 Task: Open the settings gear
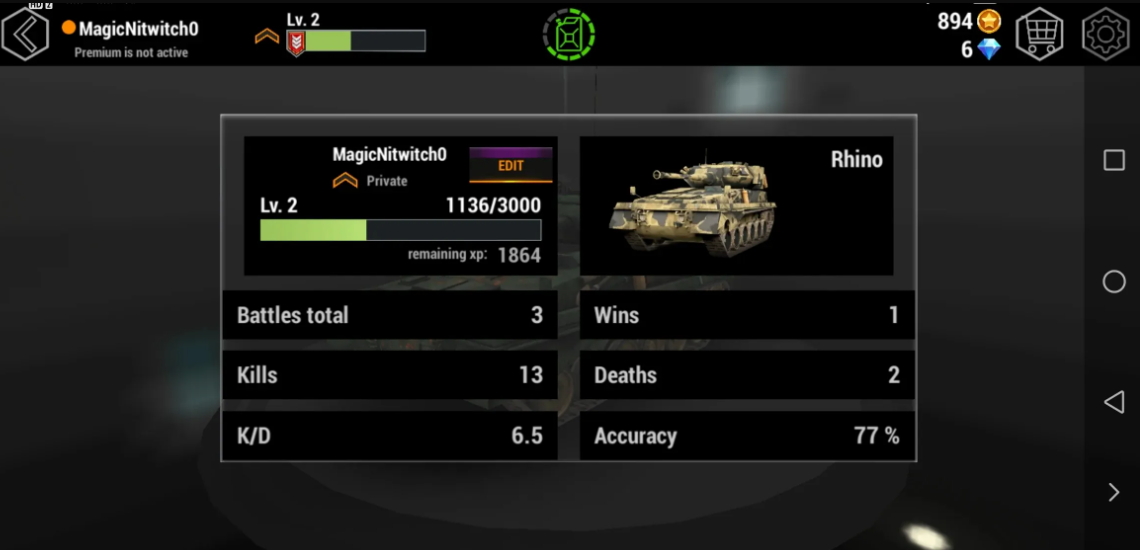pos(1105,34)
